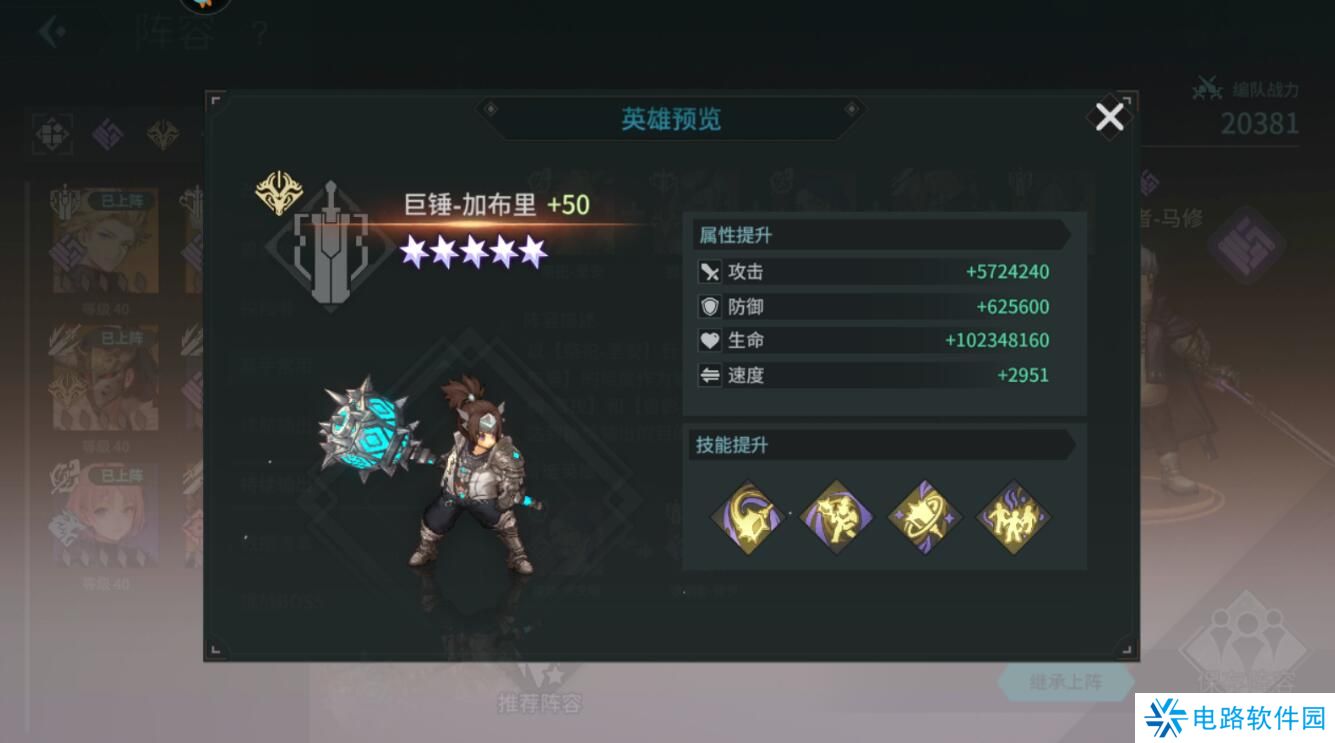Click the 攻击 attack attribute icon
1335x743 pixels.
[710, 271]
